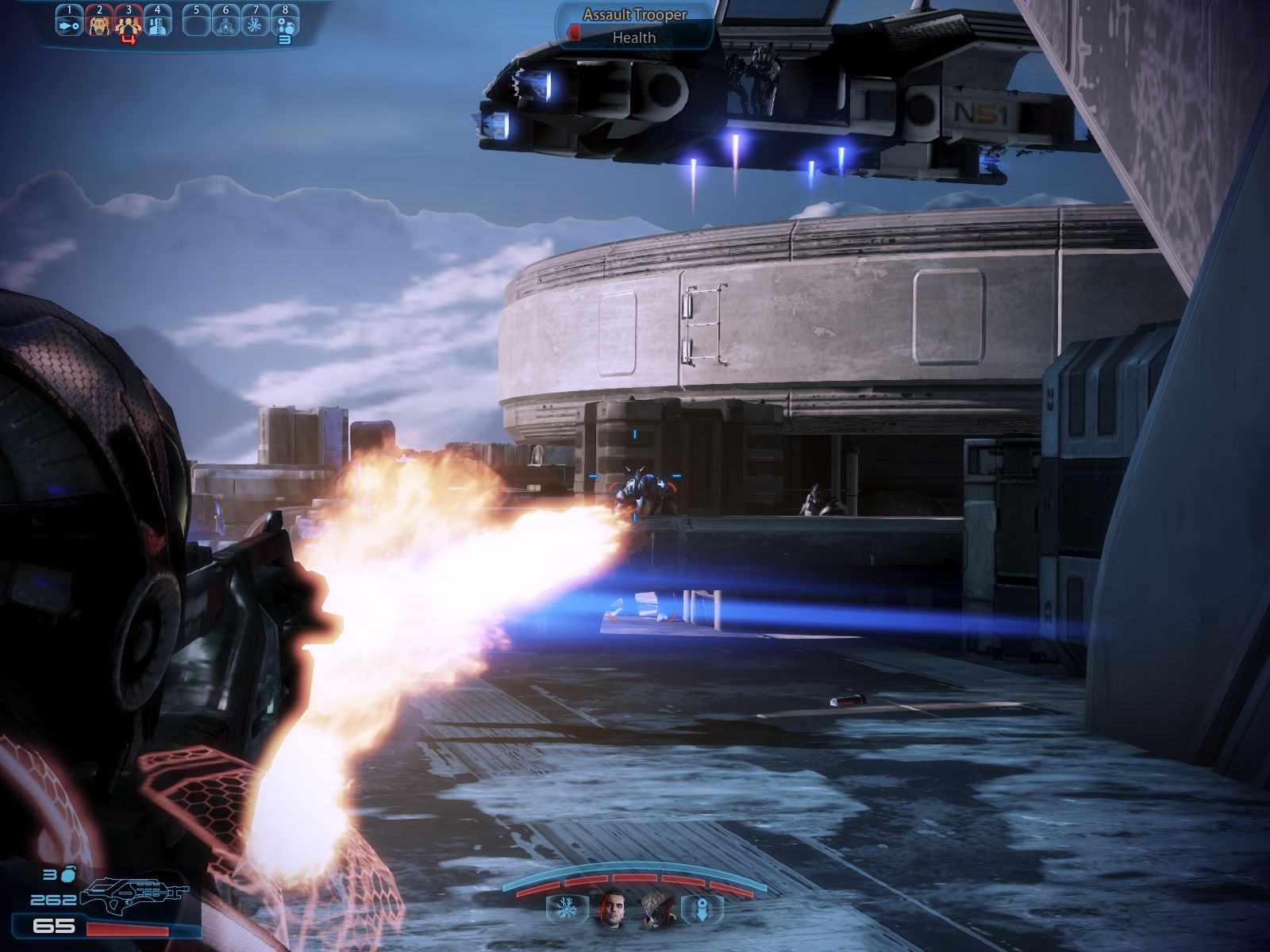Activate the slot 1 arrow projectile power
Viewport: 1270px width, 952px height.
coord(69,24)
